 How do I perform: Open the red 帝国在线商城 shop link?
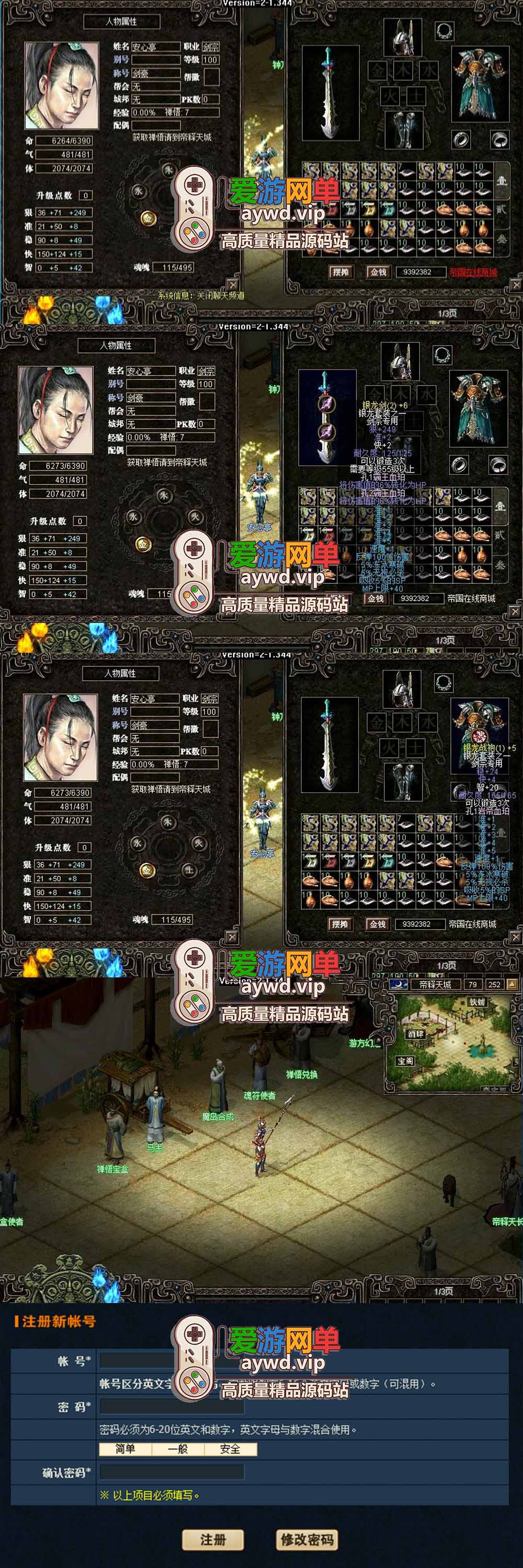point(473,272)
